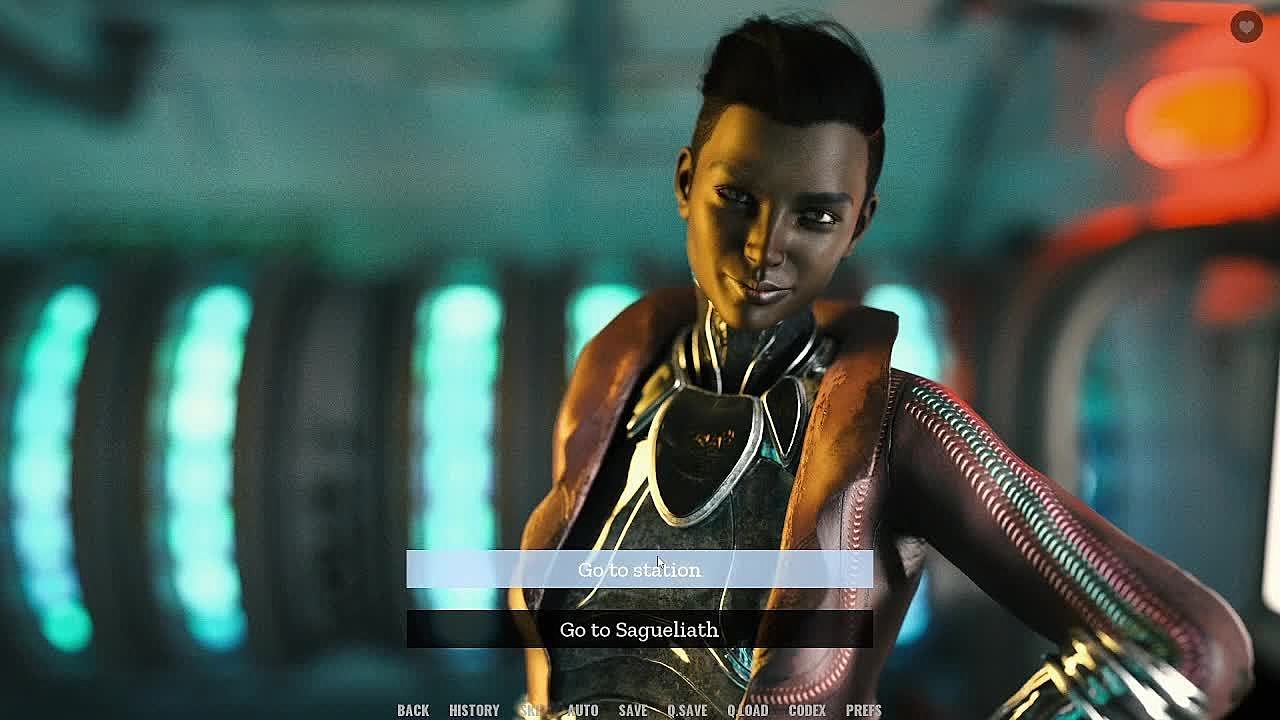Click Back in the quick menu
This screenshot has height=720, width=1280.
tap(413, 710)
